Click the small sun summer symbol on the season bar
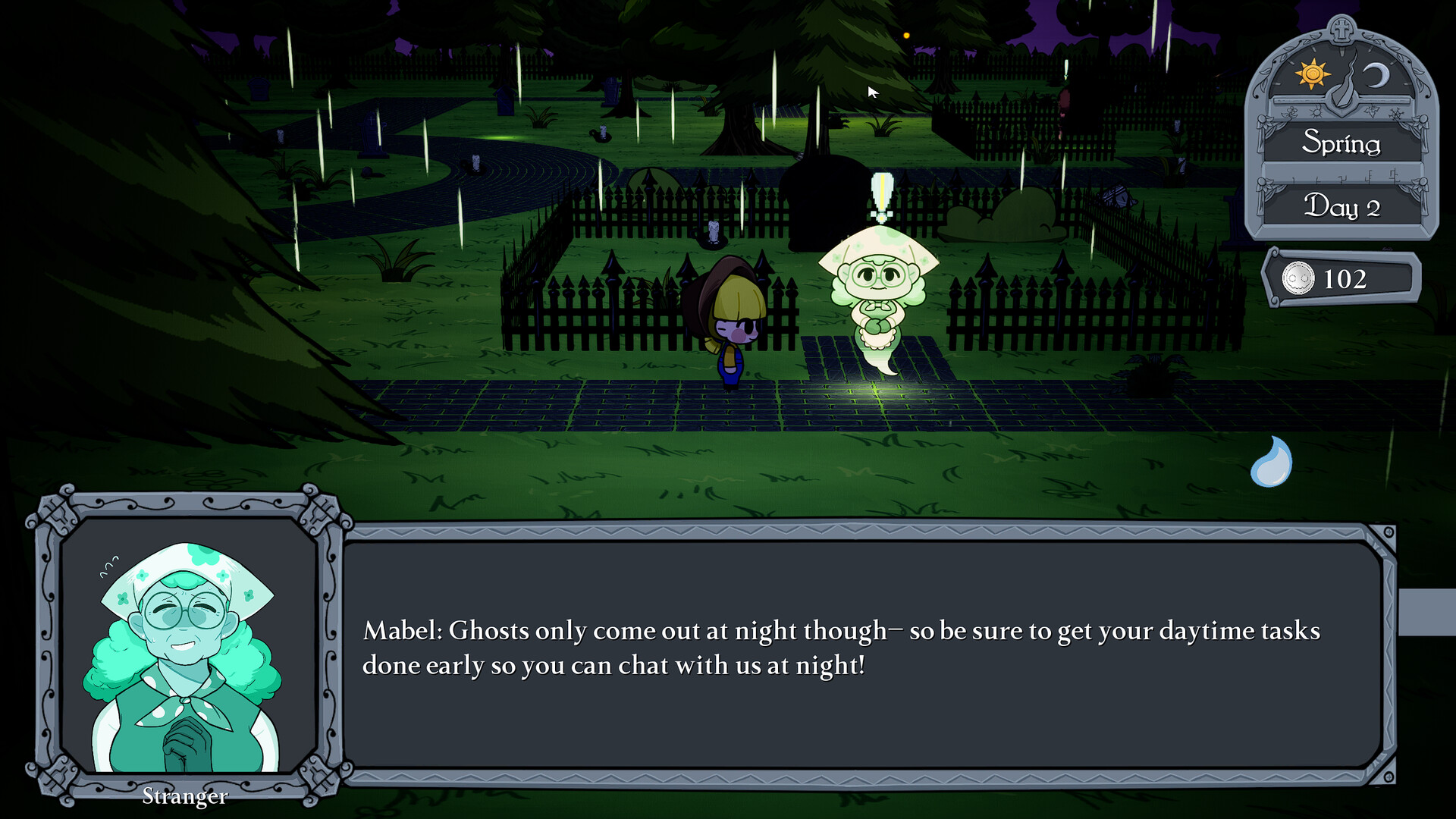 coord(1316,111)
